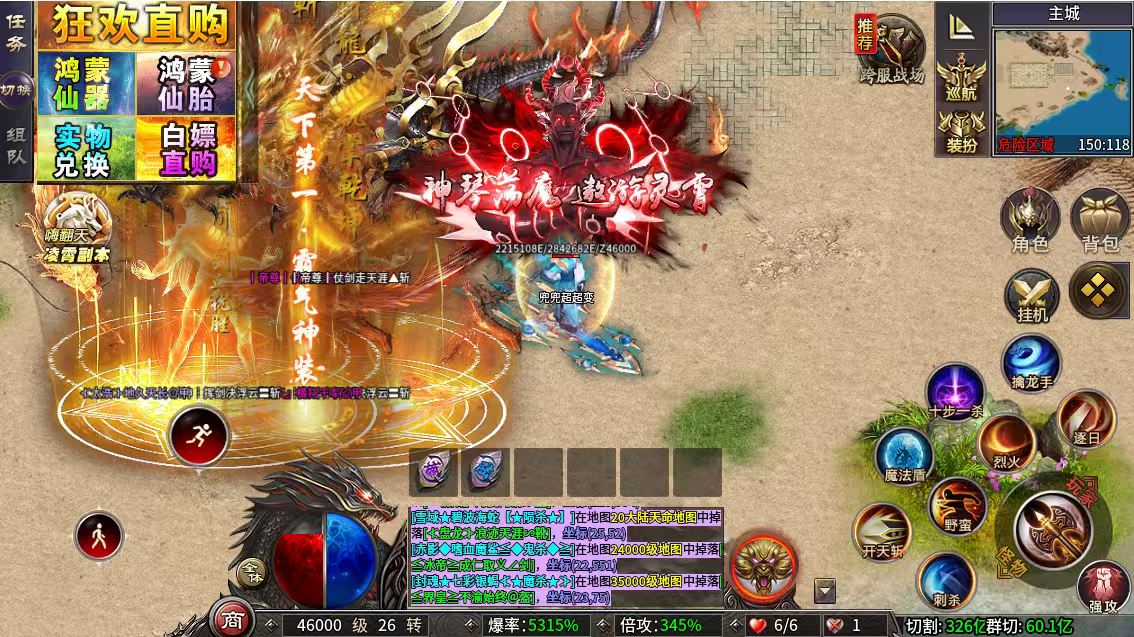Screen dimensions: 1134x637
Task: Open the 背包 backpack
Action: 1099,219
